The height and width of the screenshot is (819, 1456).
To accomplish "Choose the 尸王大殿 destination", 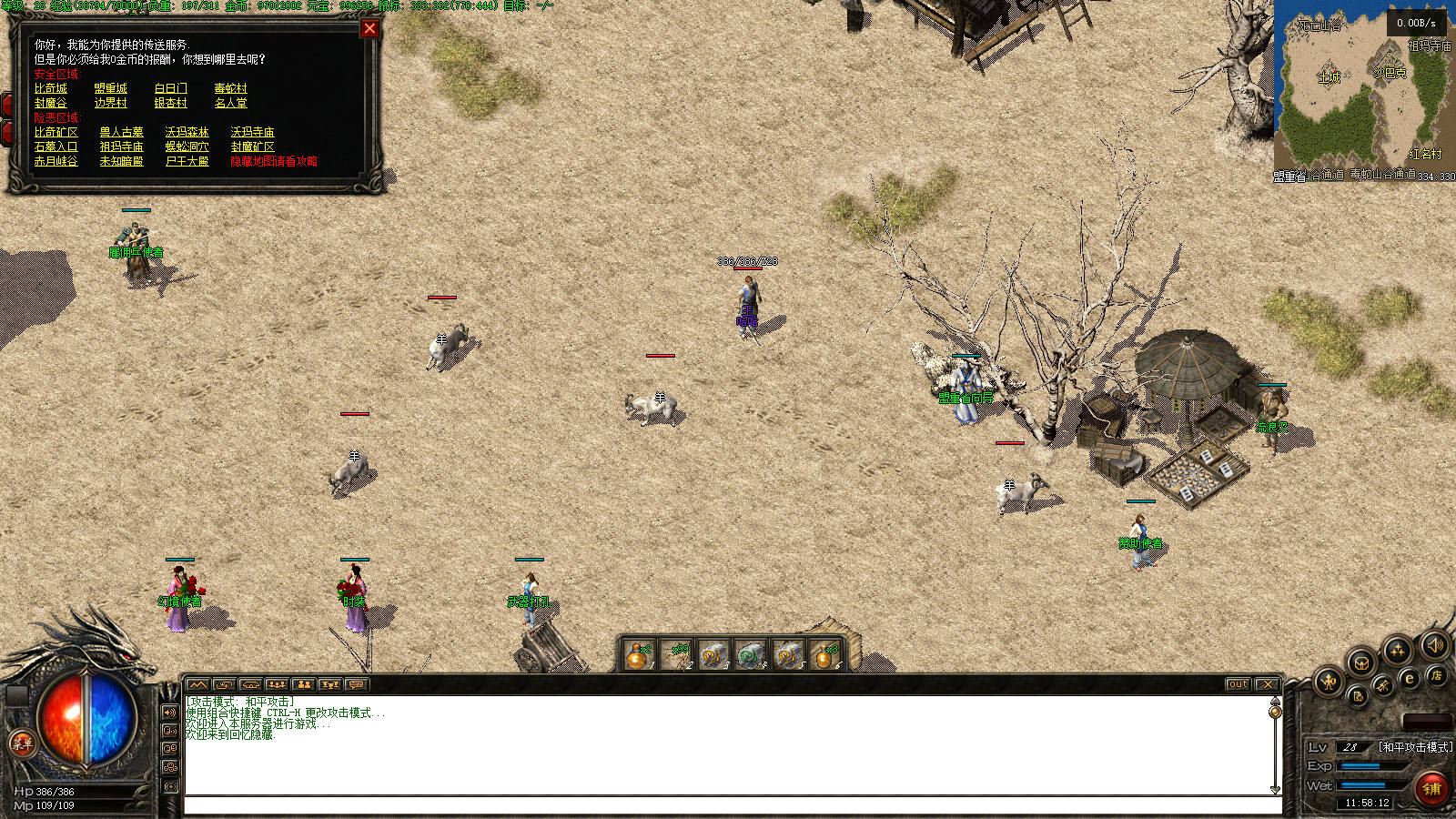I will pos(187,161).
